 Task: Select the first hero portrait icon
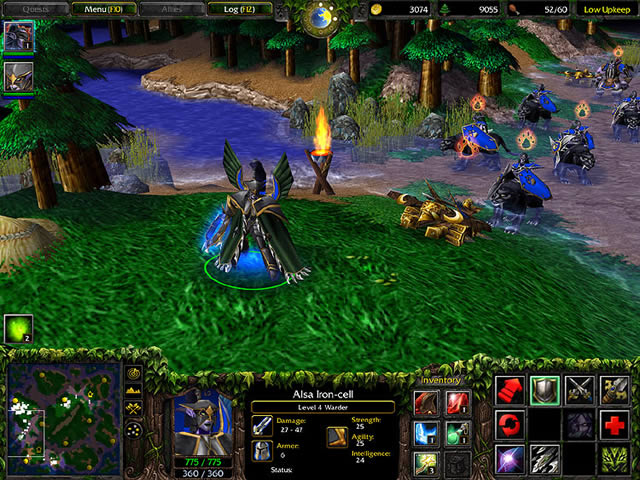(18, 35)
